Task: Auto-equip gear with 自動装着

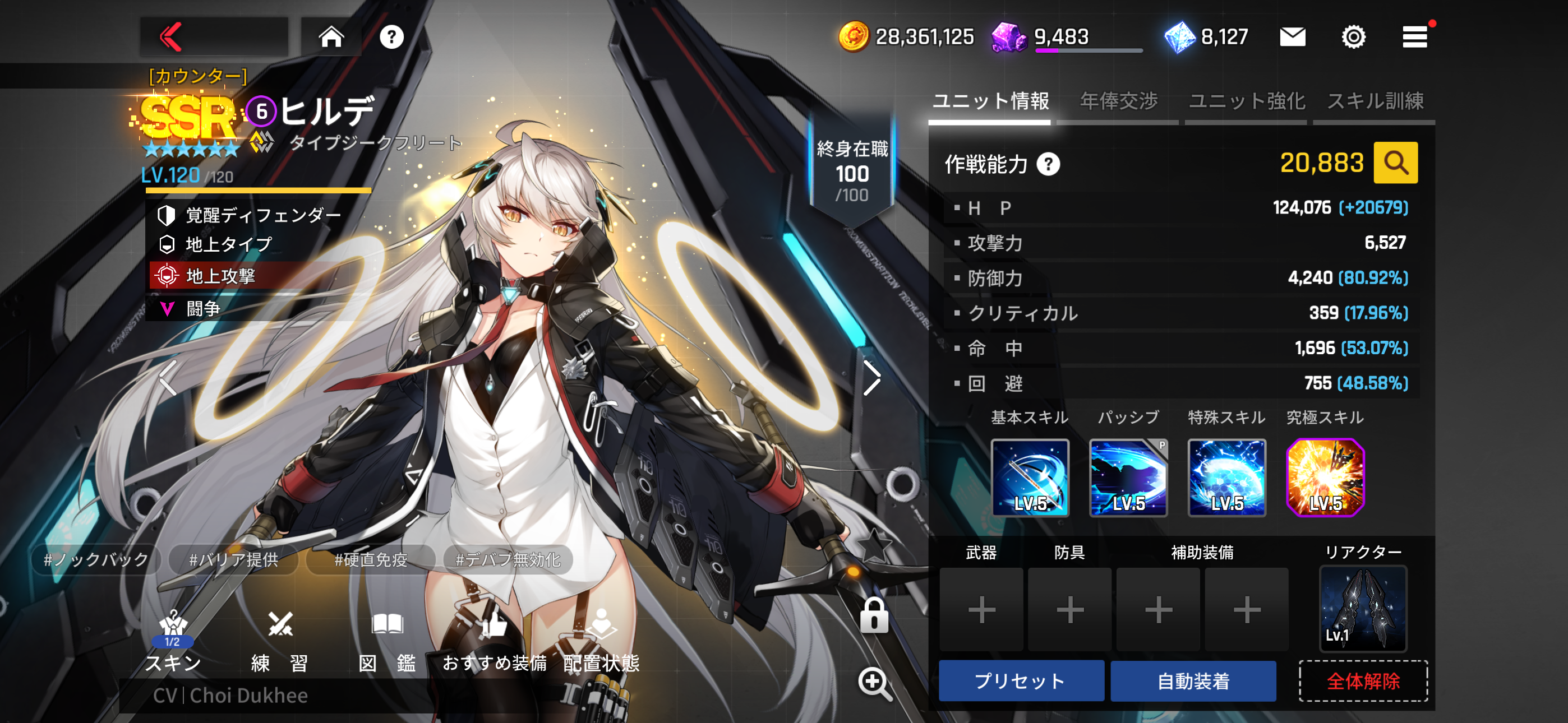Action: (1193, 681)
